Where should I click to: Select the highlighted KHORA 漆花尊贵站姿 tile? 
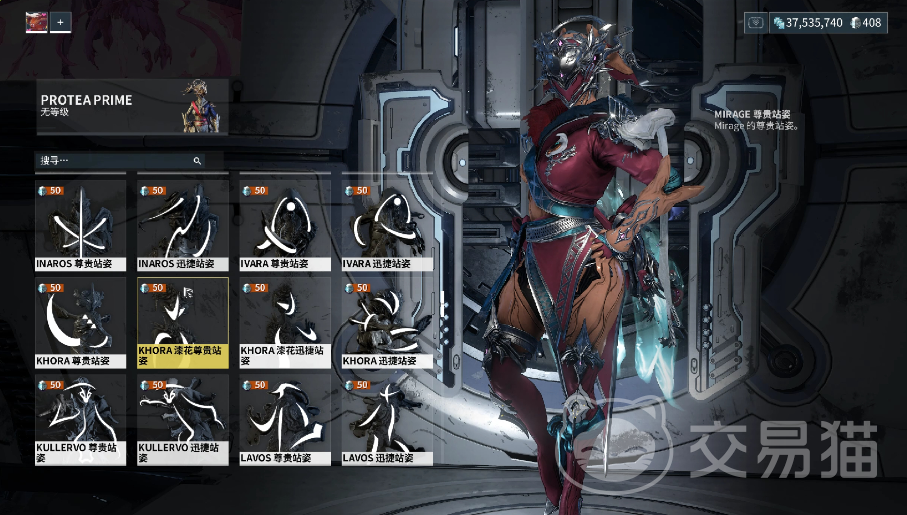coord(182,322)
